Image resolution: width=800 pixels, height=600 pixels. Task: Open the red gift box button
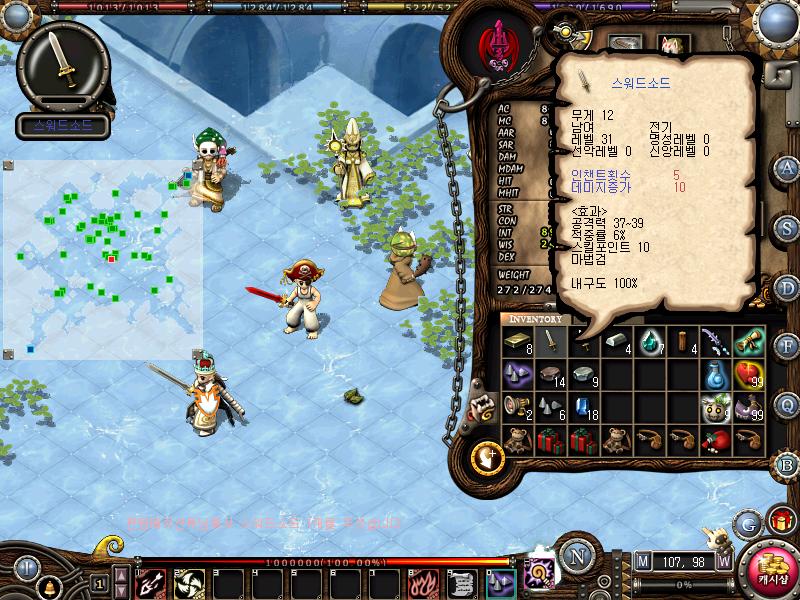pyautogui.click(x=780, y=520)
